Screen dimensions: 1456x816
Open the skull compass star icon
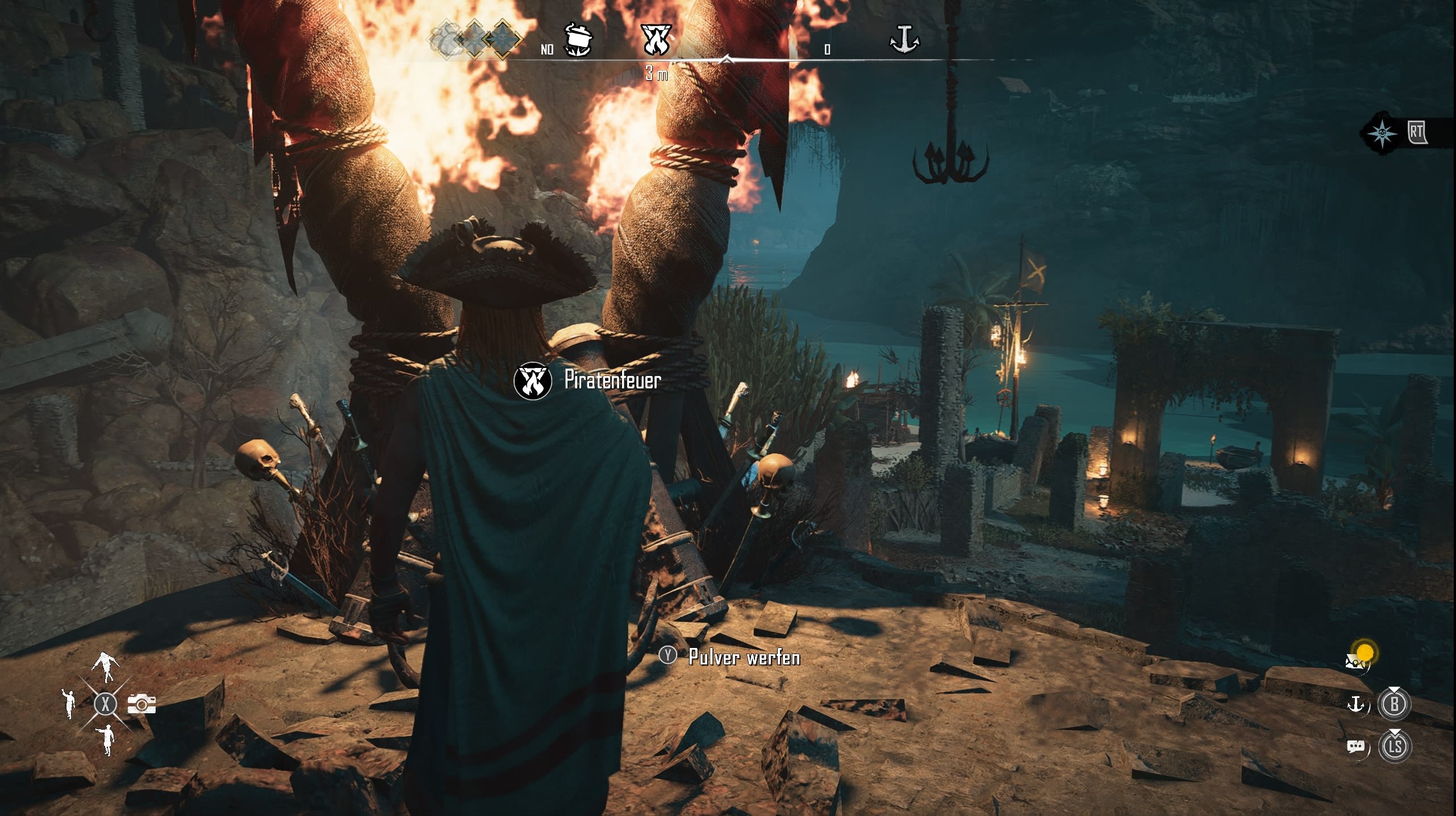click(x=1382, y=133)
